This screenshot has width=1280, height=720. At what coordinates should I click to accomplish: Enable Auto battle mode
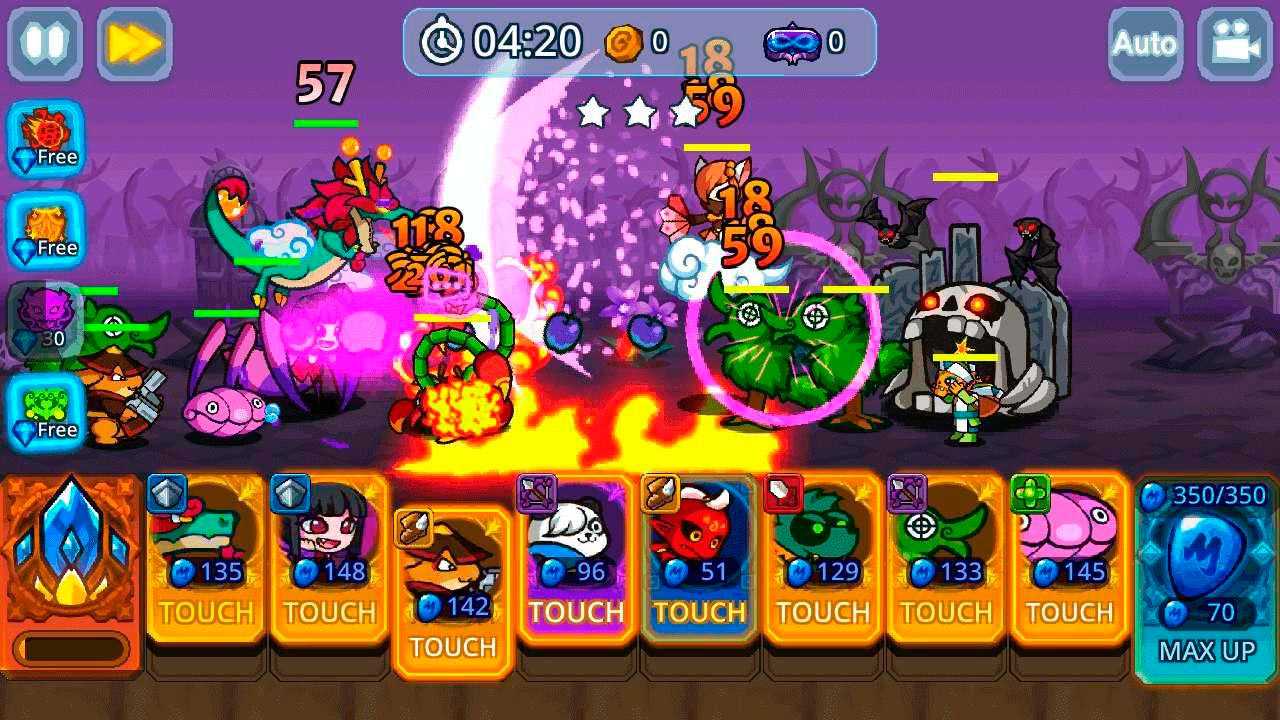pos(1145,44)
